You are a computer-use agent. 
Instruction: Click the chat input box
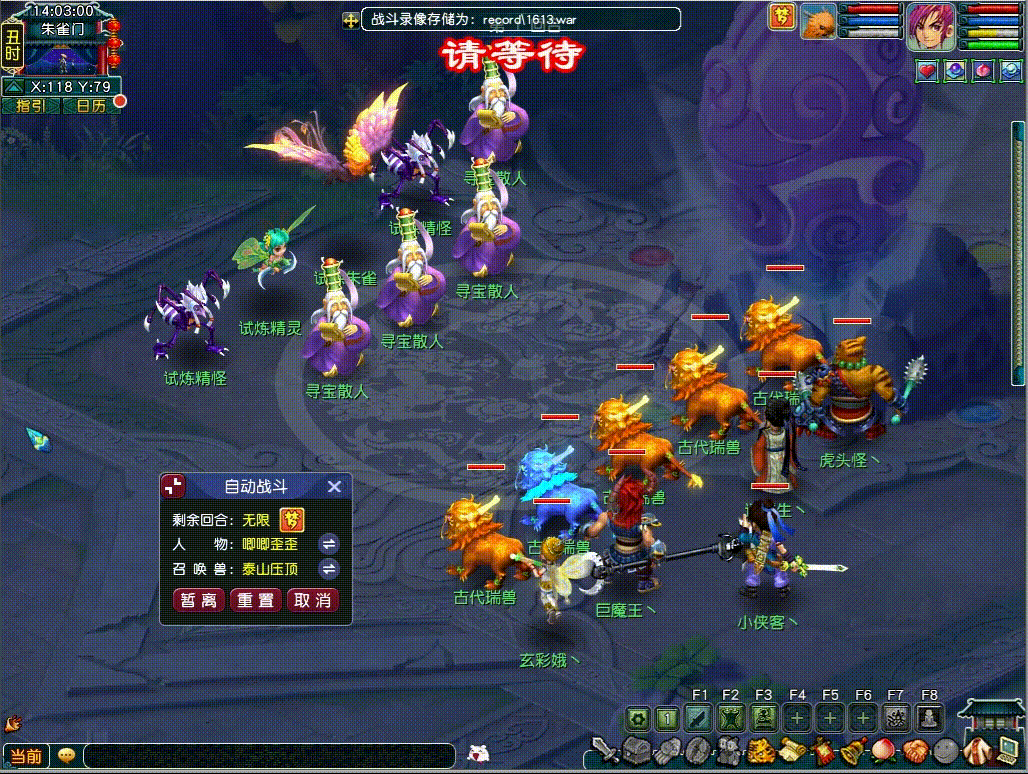click(270, 756)
